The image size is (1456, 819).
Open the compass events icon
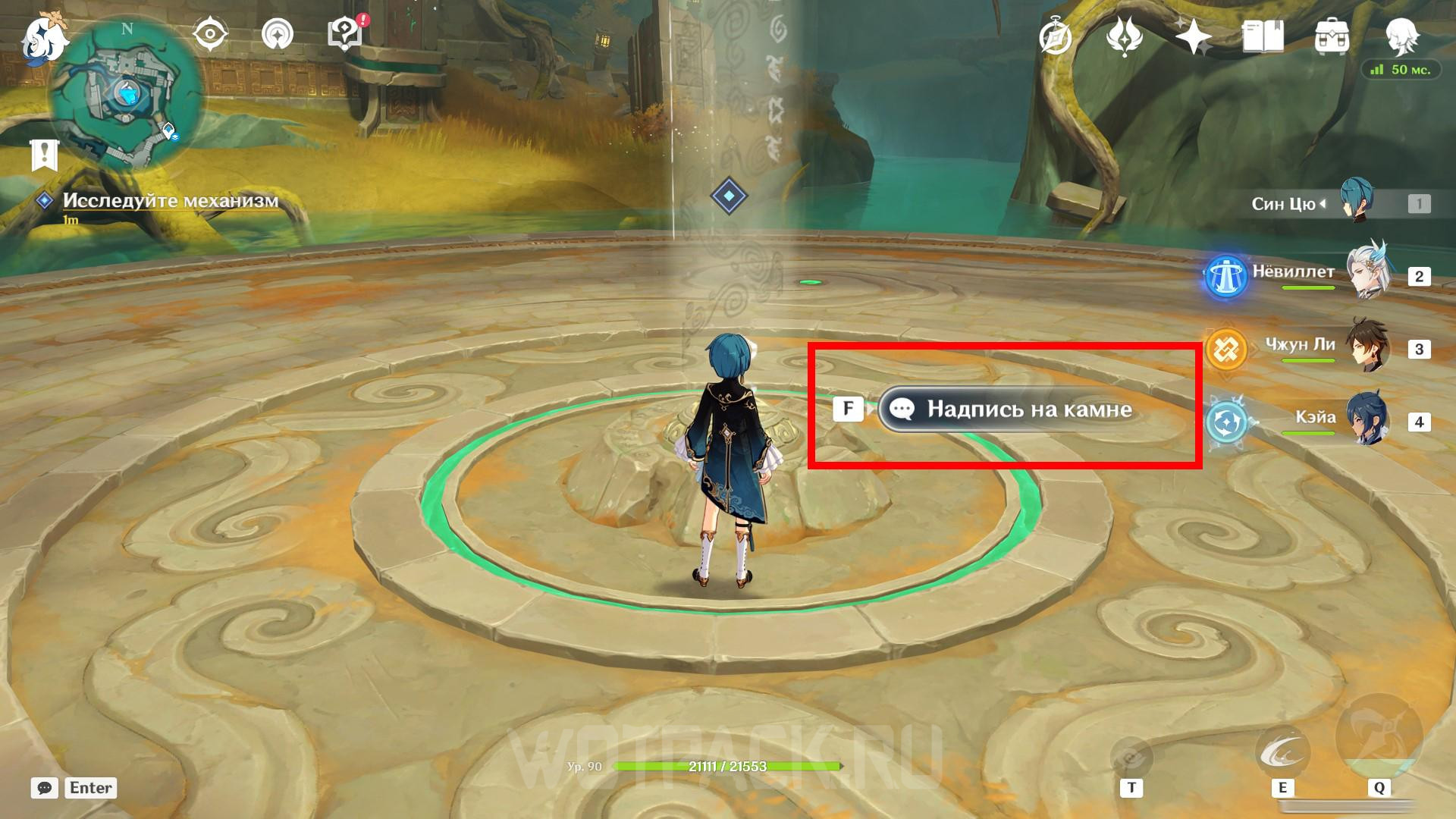tap(1056, 36)
